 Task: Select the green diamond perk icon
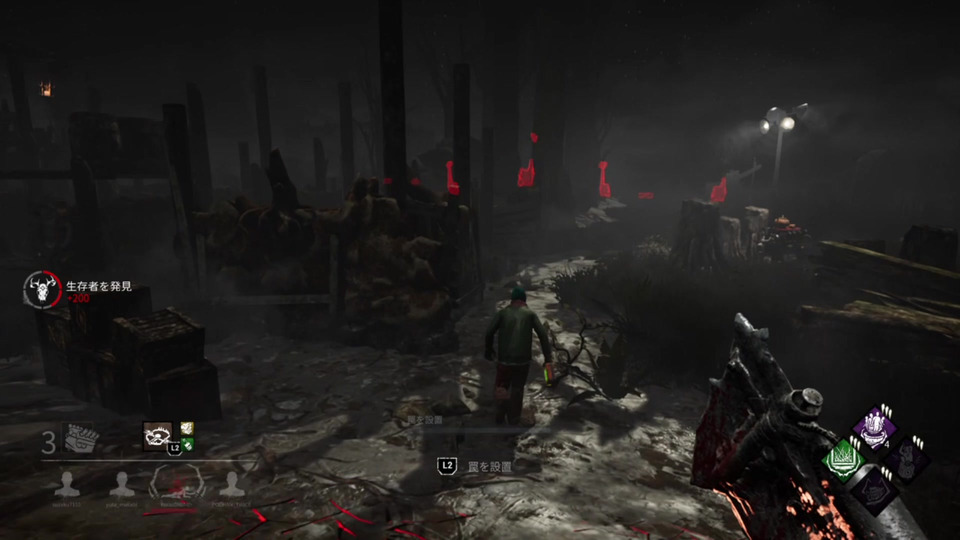pyautogui.click(x=843, y=460)
